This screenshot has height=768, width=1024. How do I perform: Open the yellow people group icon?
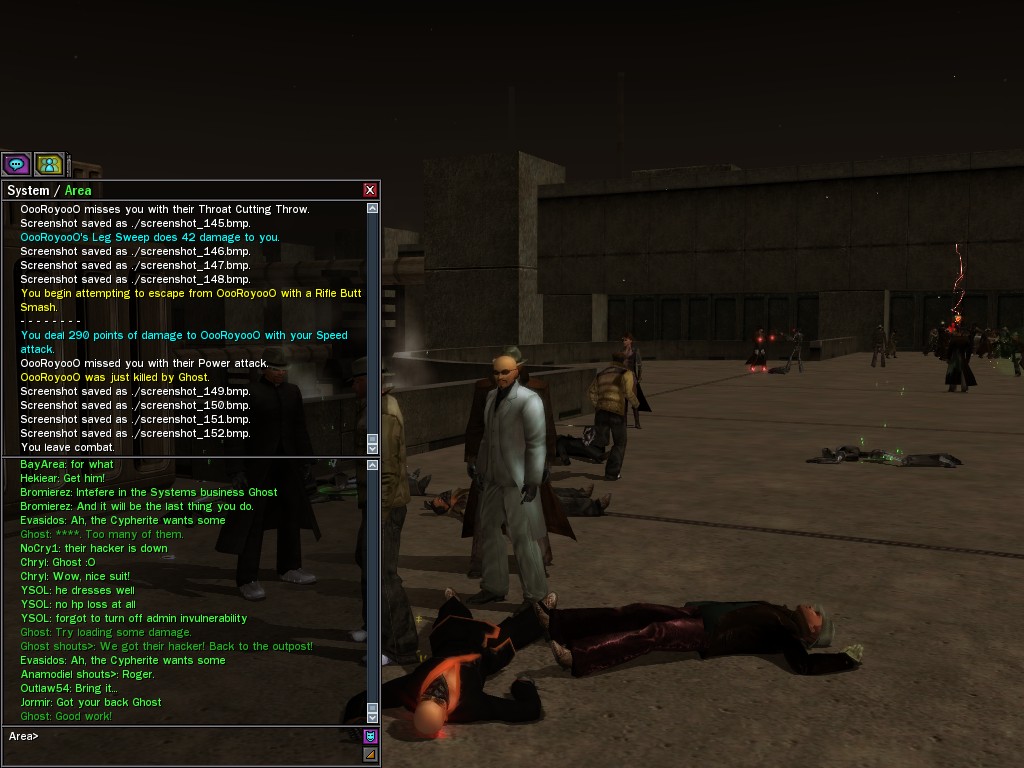pos(49,164)
